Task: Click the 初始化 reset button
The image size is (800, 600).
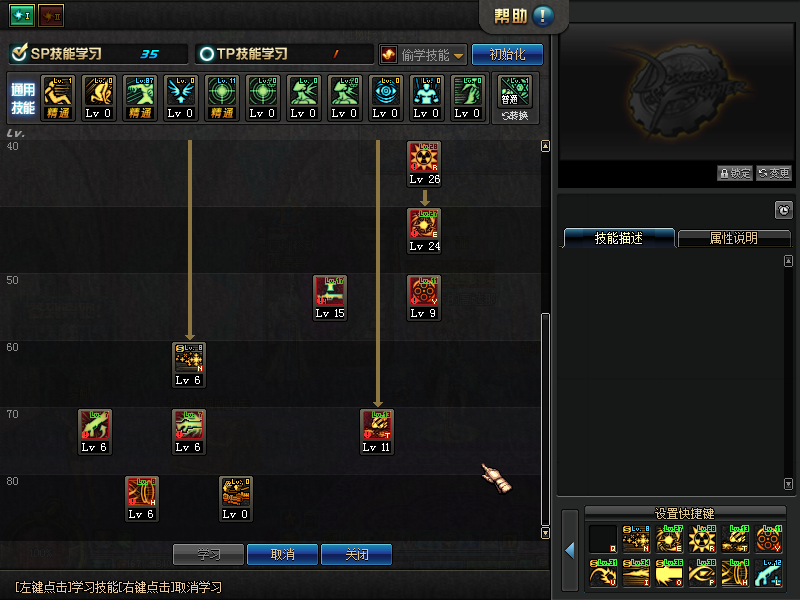Action: click(x=507, y=54)
